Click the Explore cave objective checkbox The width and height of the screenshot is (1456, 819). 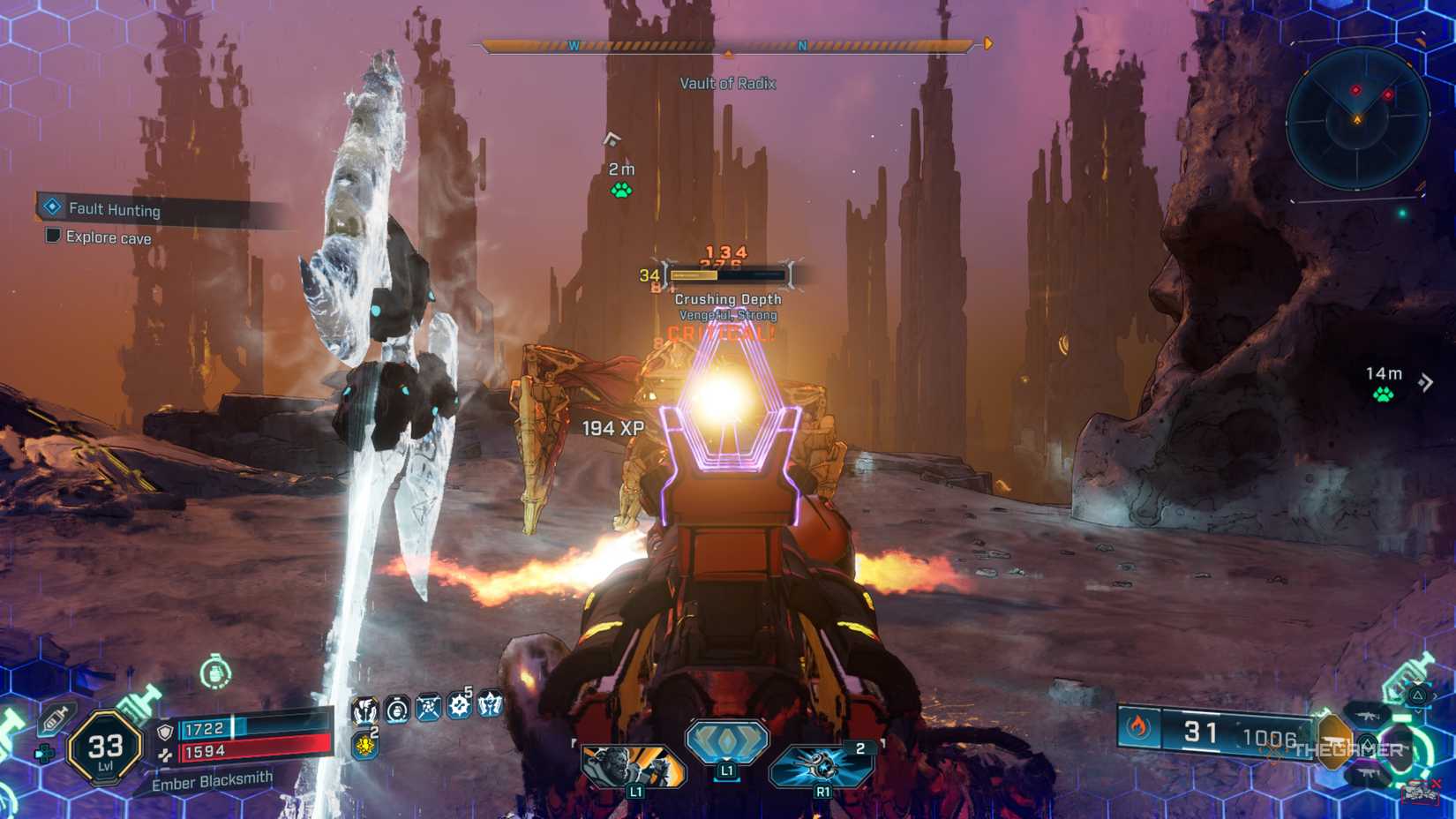coord(53,236)
